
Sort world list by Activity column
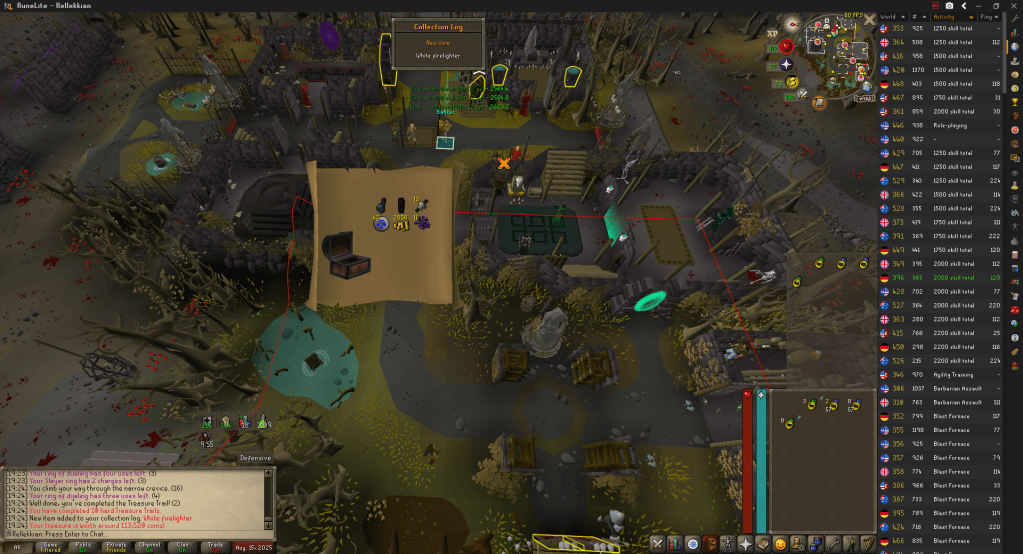point(955,17)
